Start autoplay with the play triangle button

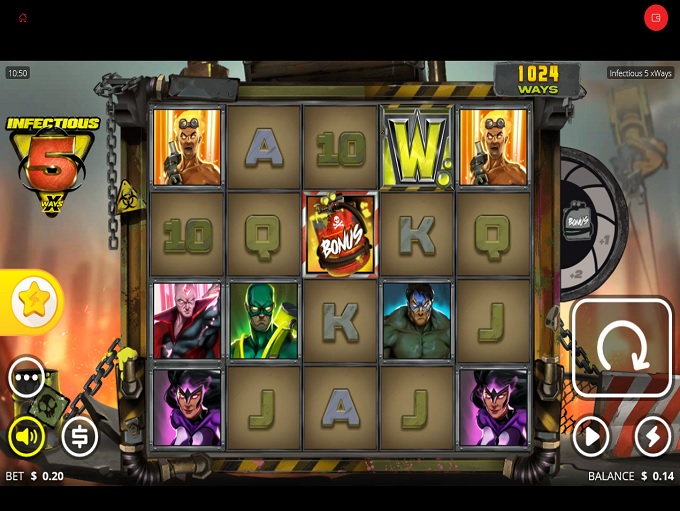click(591, 436)
